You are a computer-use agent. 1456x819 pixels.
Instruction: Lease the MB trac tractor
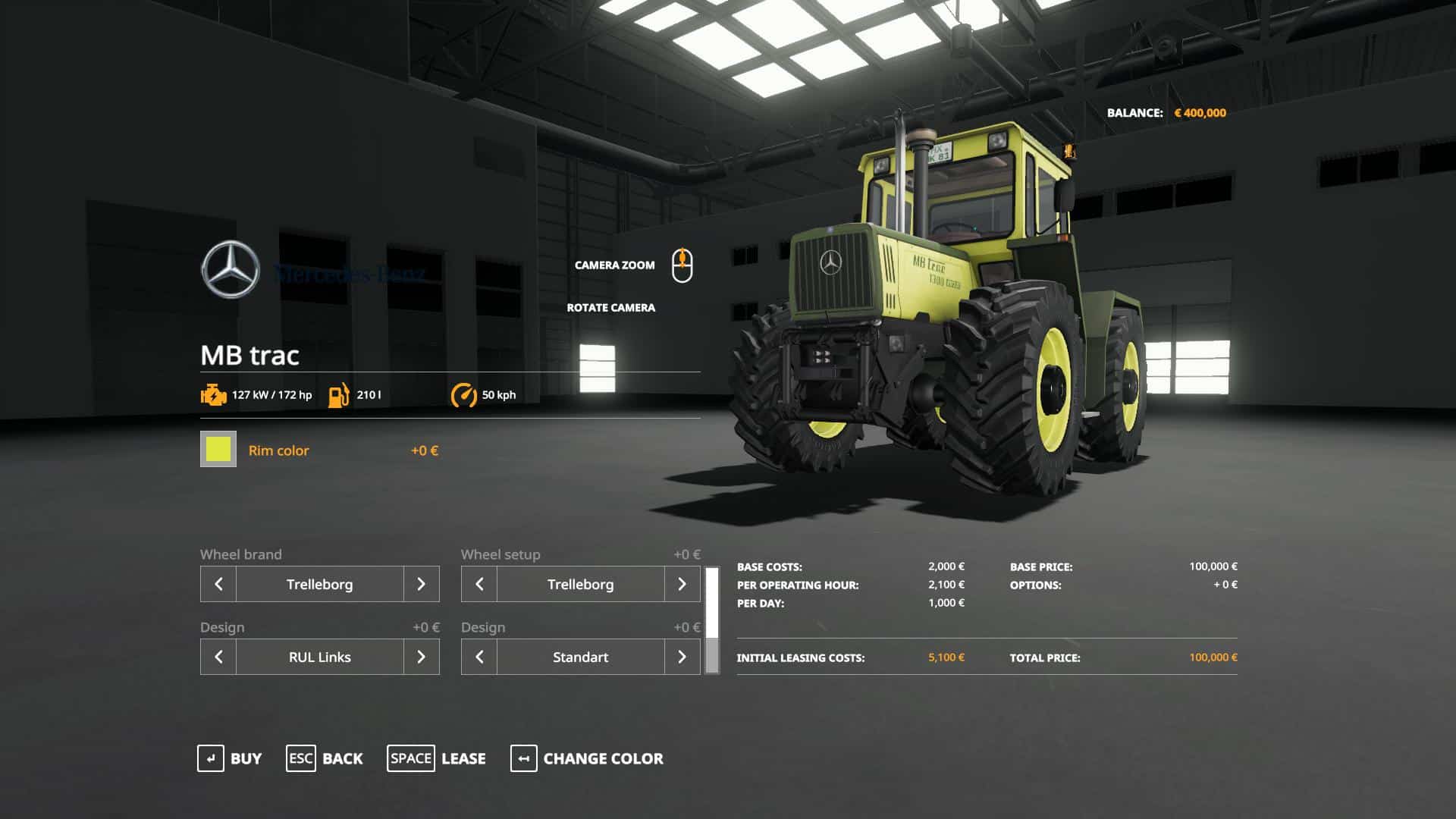(437, 758)
